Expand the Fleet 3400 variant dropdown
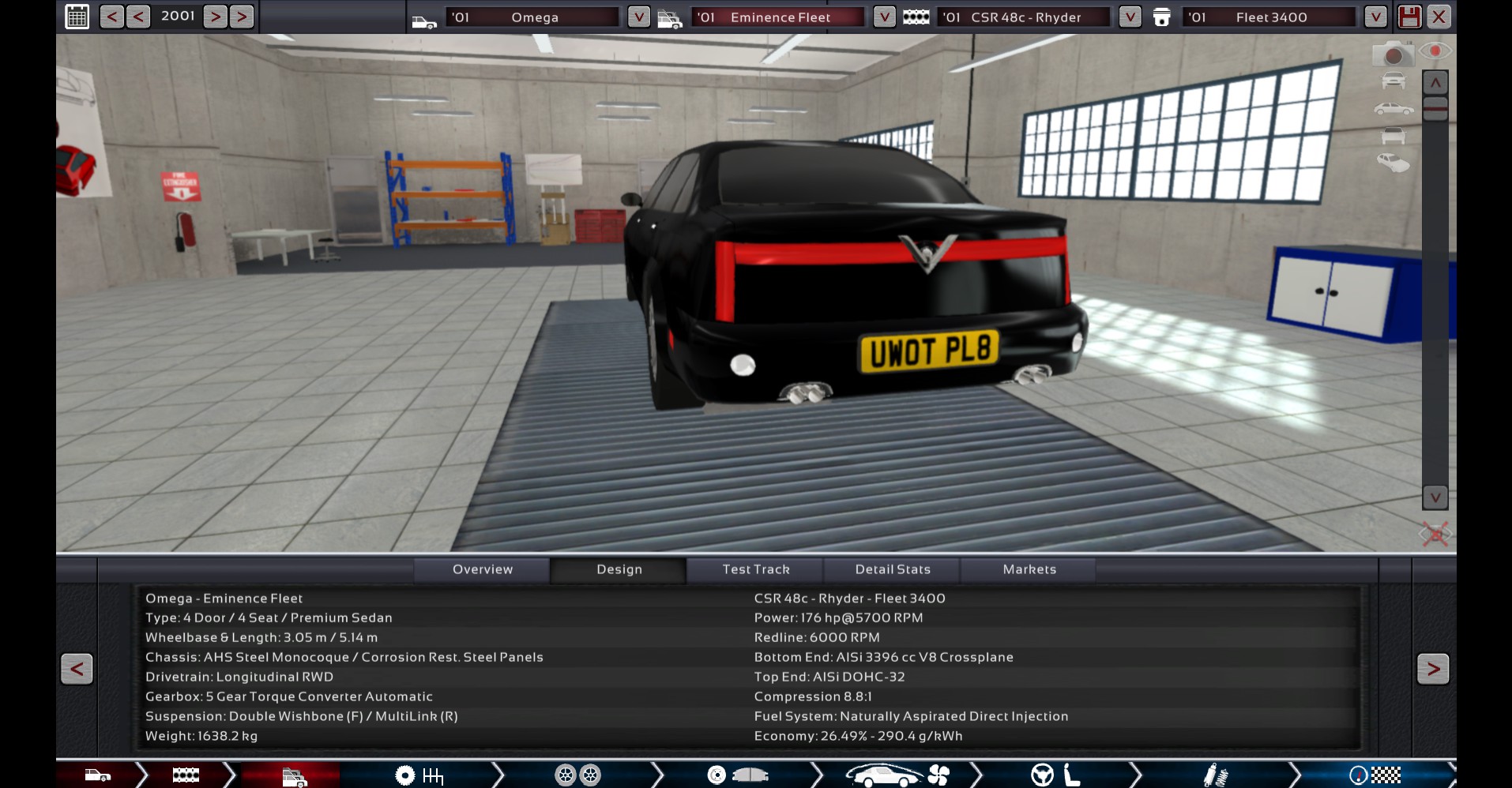Image resolution: width=1512 pixels, height=788 pixels. click(x=1375, y=17)
